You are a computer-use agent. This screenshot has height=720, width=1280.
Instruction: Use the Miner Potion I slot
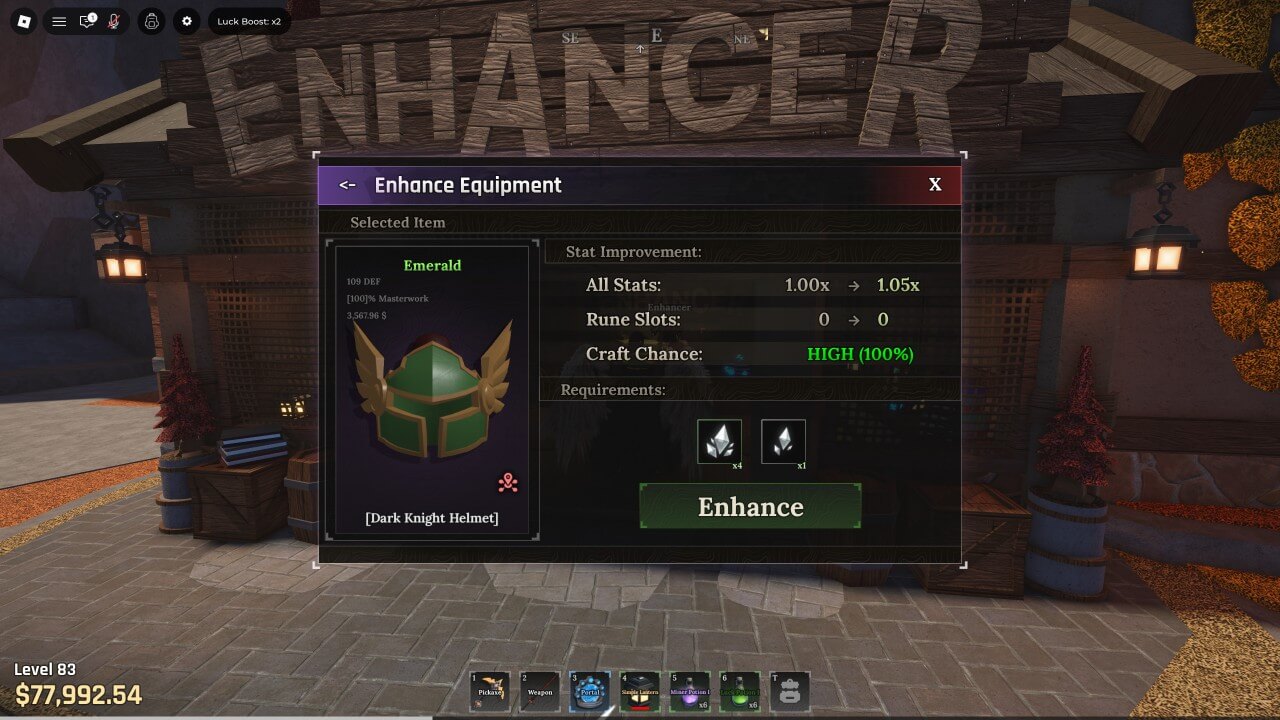[x=690, y=691]
